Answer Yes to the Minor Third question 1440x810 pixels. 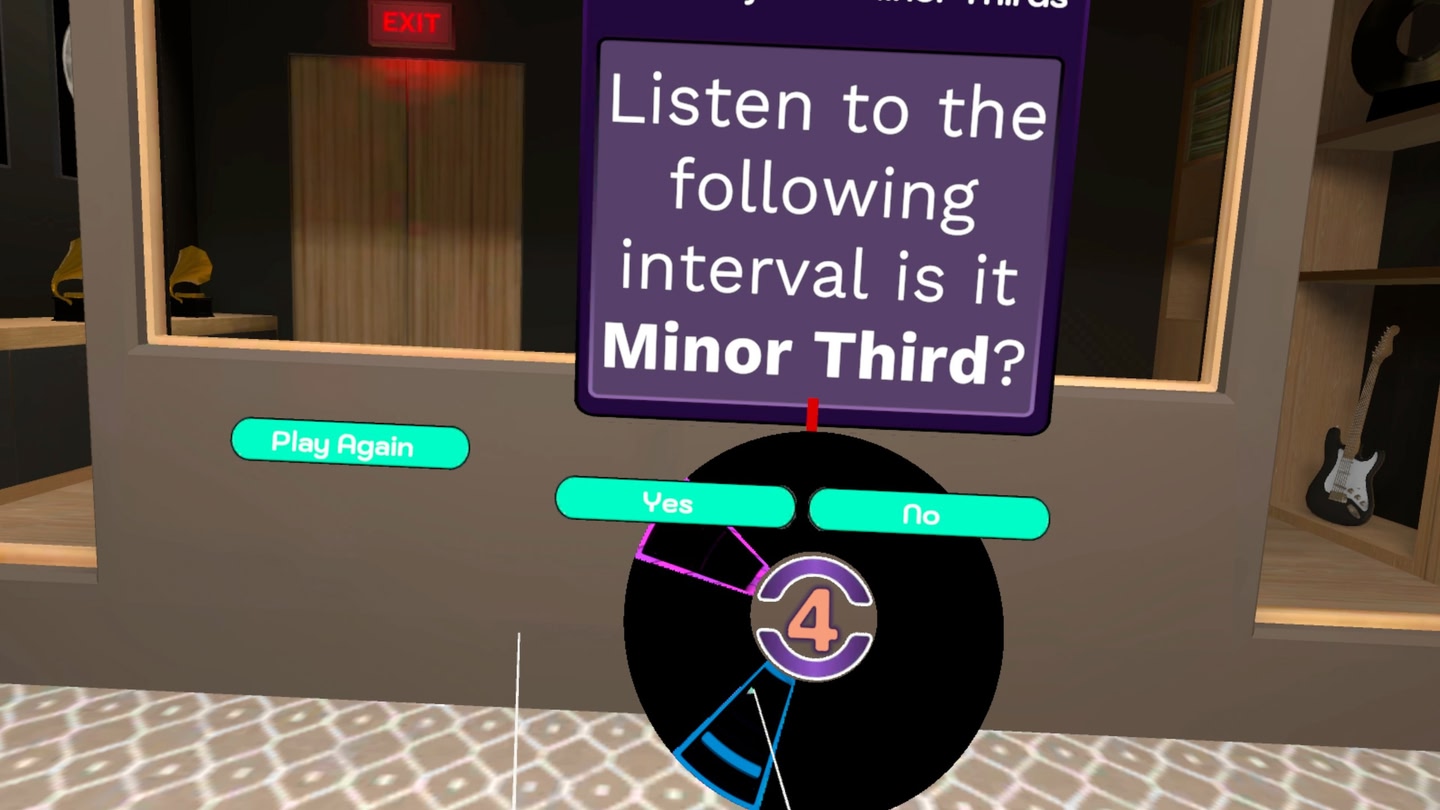pyautogui.click(x=675, y=505)
